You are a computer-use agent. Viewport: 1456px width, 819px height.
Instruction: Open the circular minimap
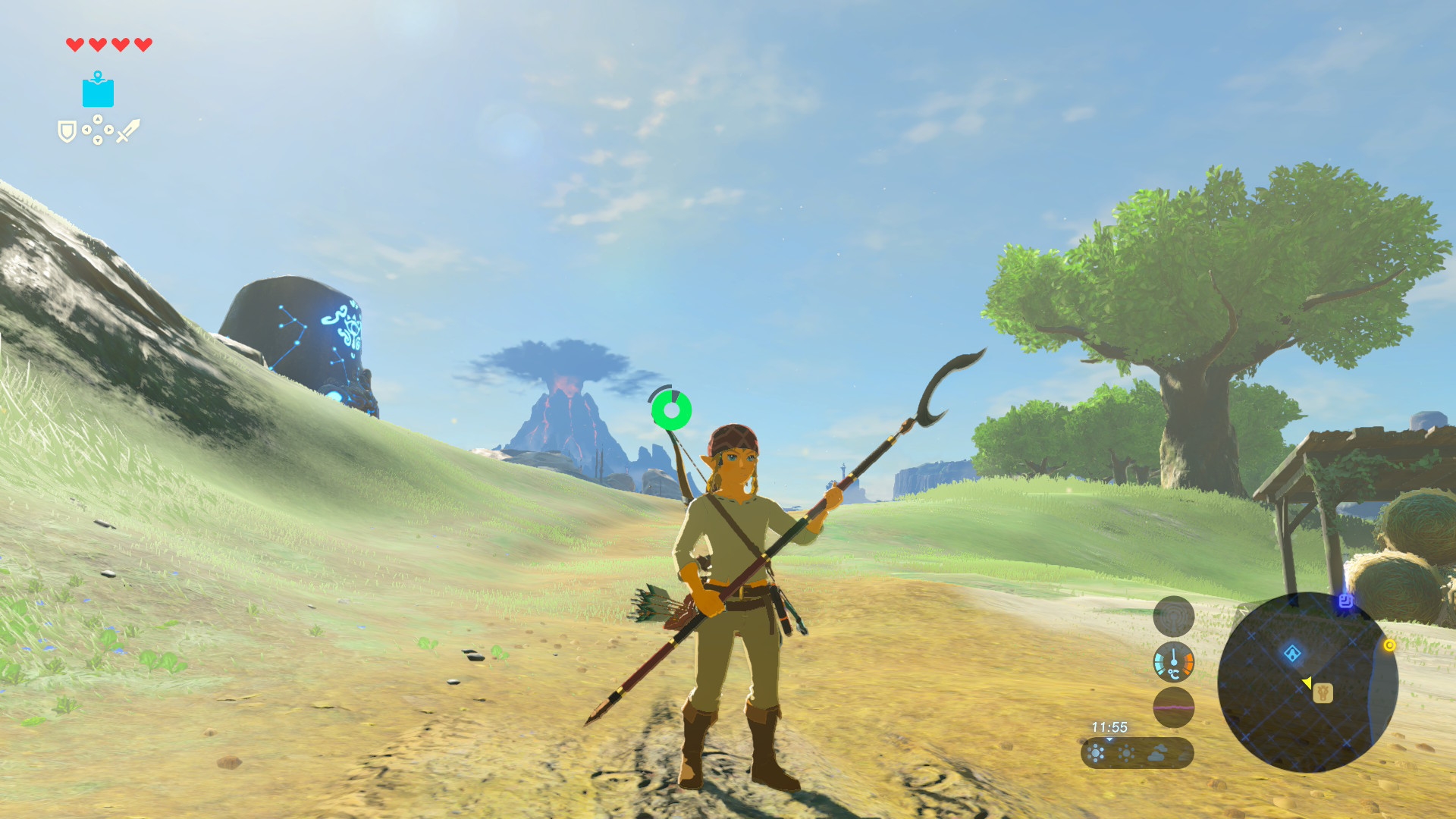coord(1307,682)
